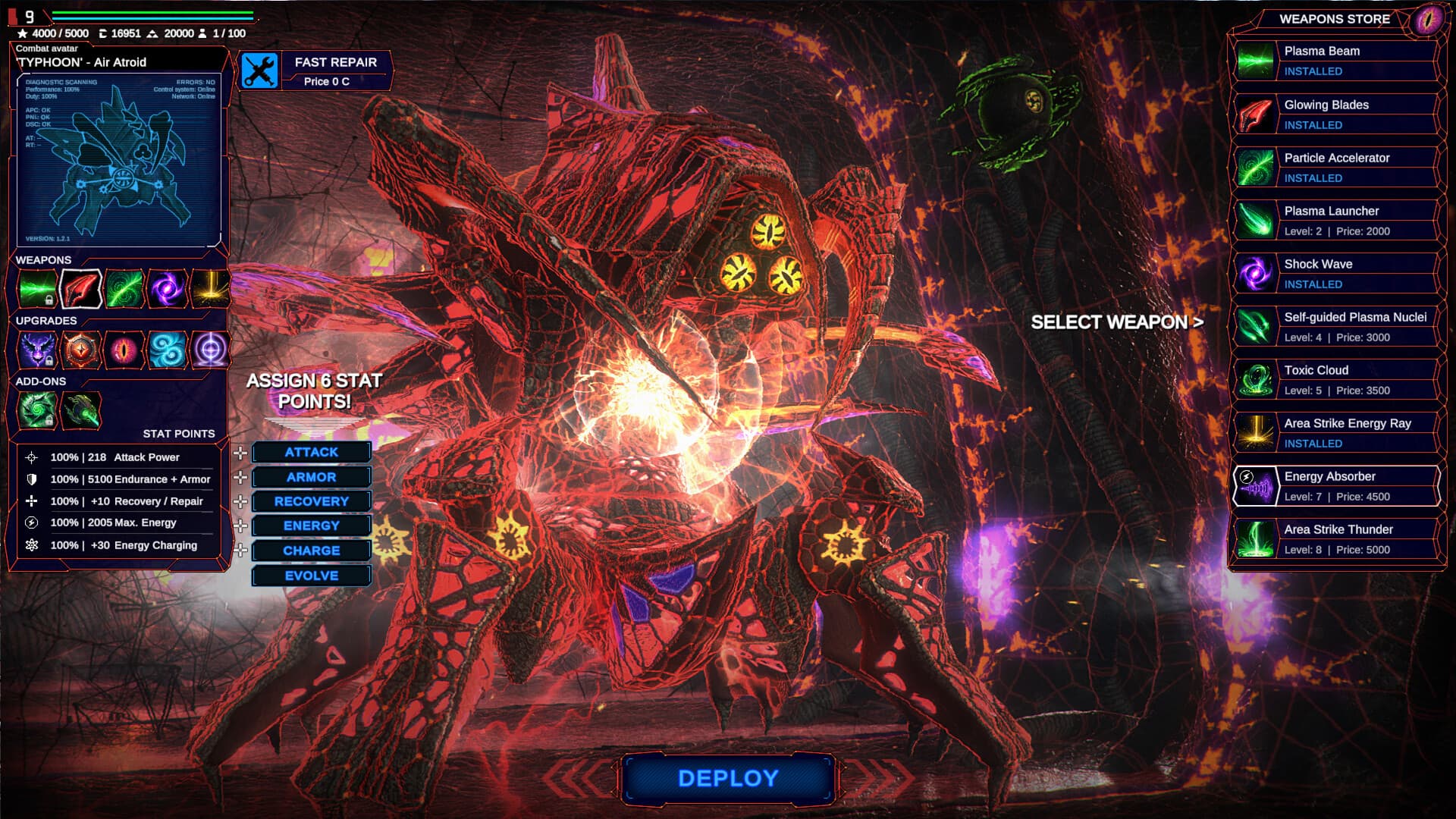
Task: Click the SELECT WEAPON chevron
Action: tap(1199, 322)
